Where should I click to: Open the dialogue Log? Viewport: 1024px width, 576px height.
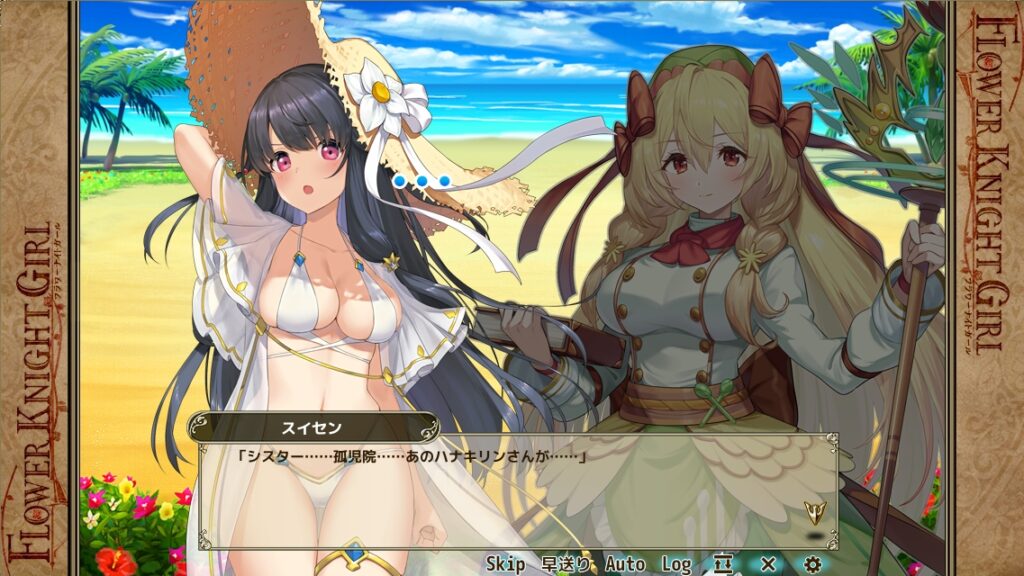pyautogui.click(x=676, y=565)
